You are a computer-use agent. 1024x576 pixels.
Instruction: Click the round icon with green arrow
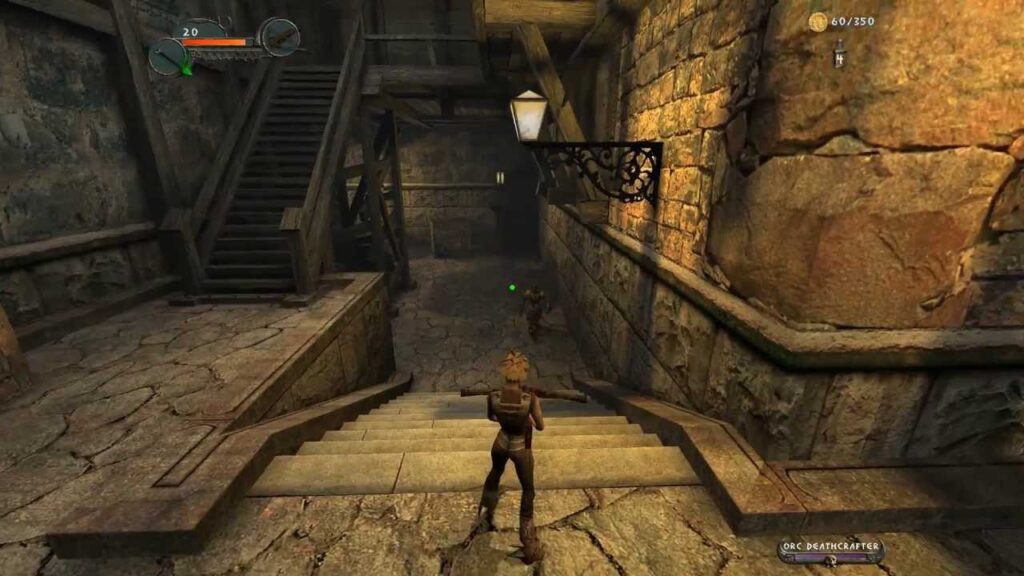167,57
